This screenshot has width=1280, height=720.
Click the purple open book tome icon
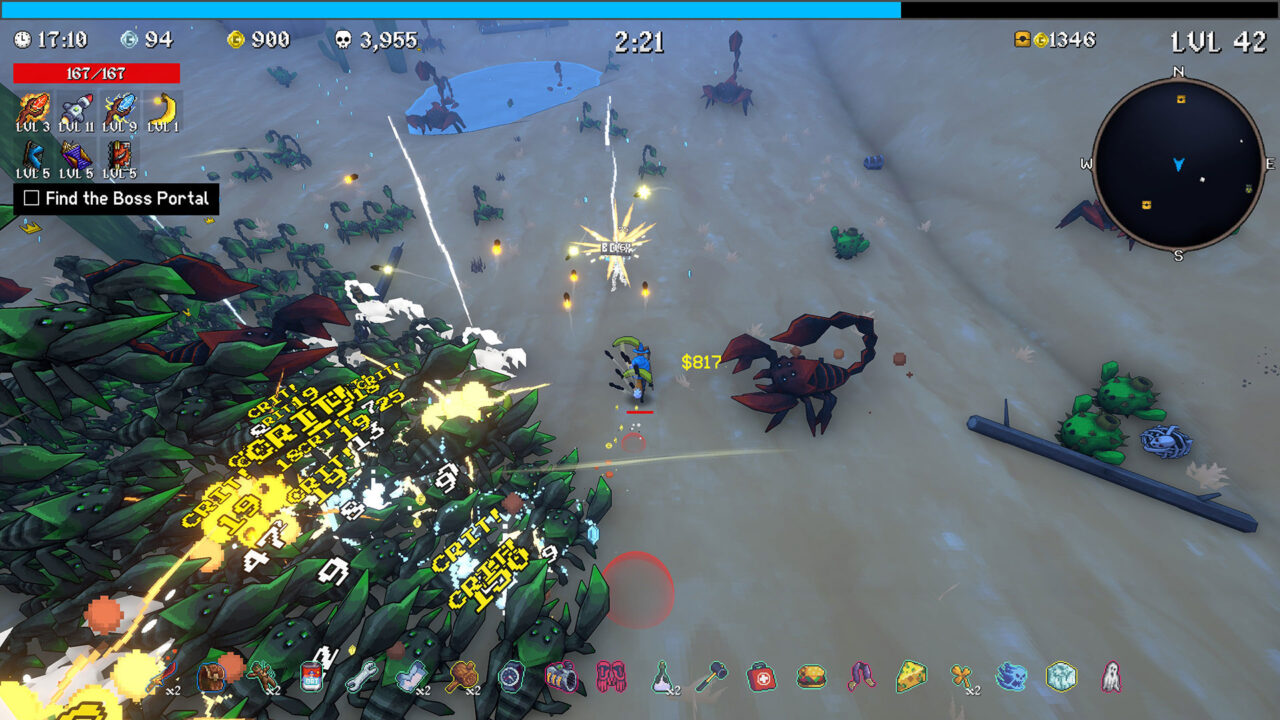[76, 156]
